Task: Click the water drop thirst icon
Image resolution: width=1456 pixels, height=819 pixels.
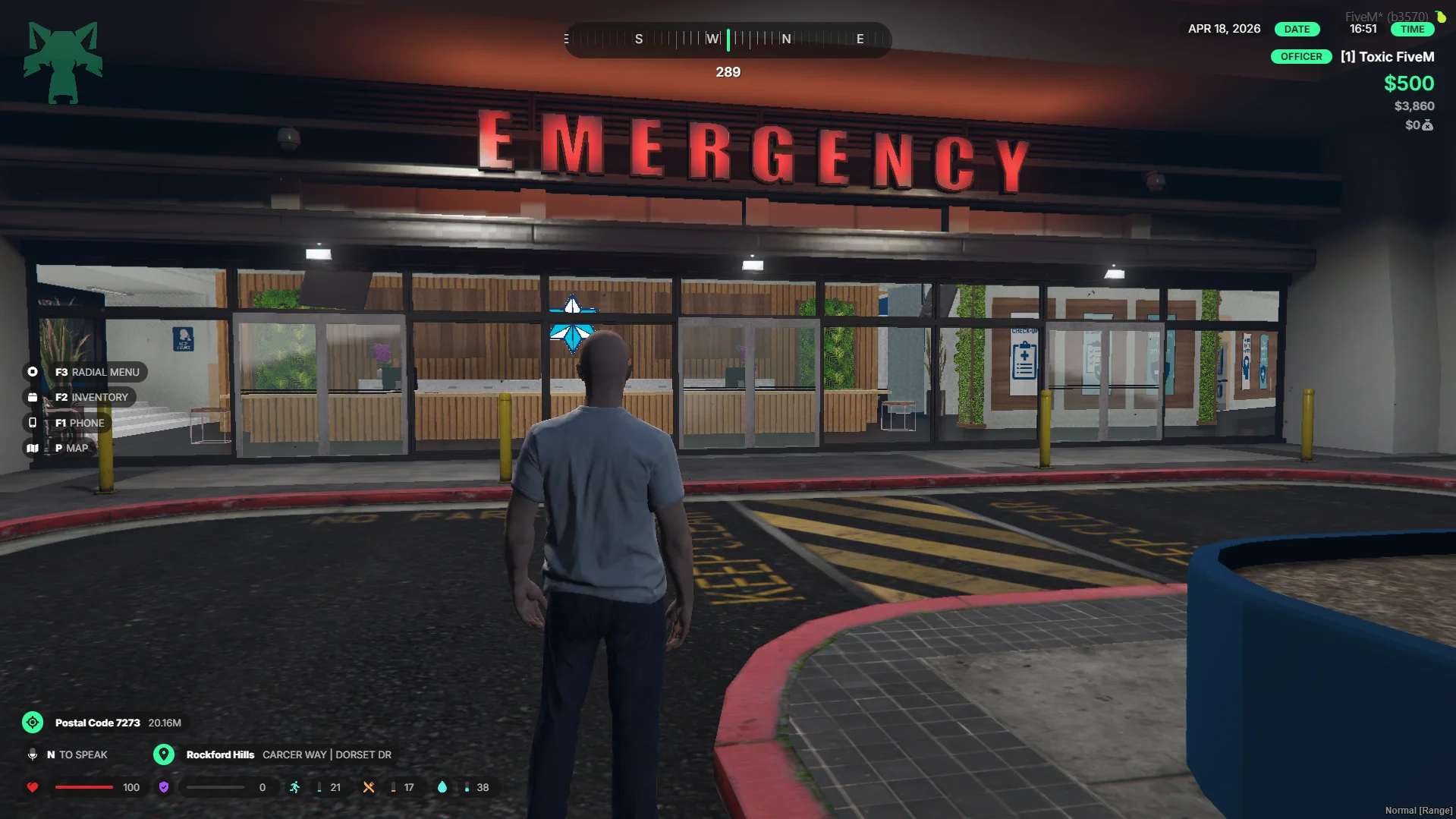Action: point(442,787)
